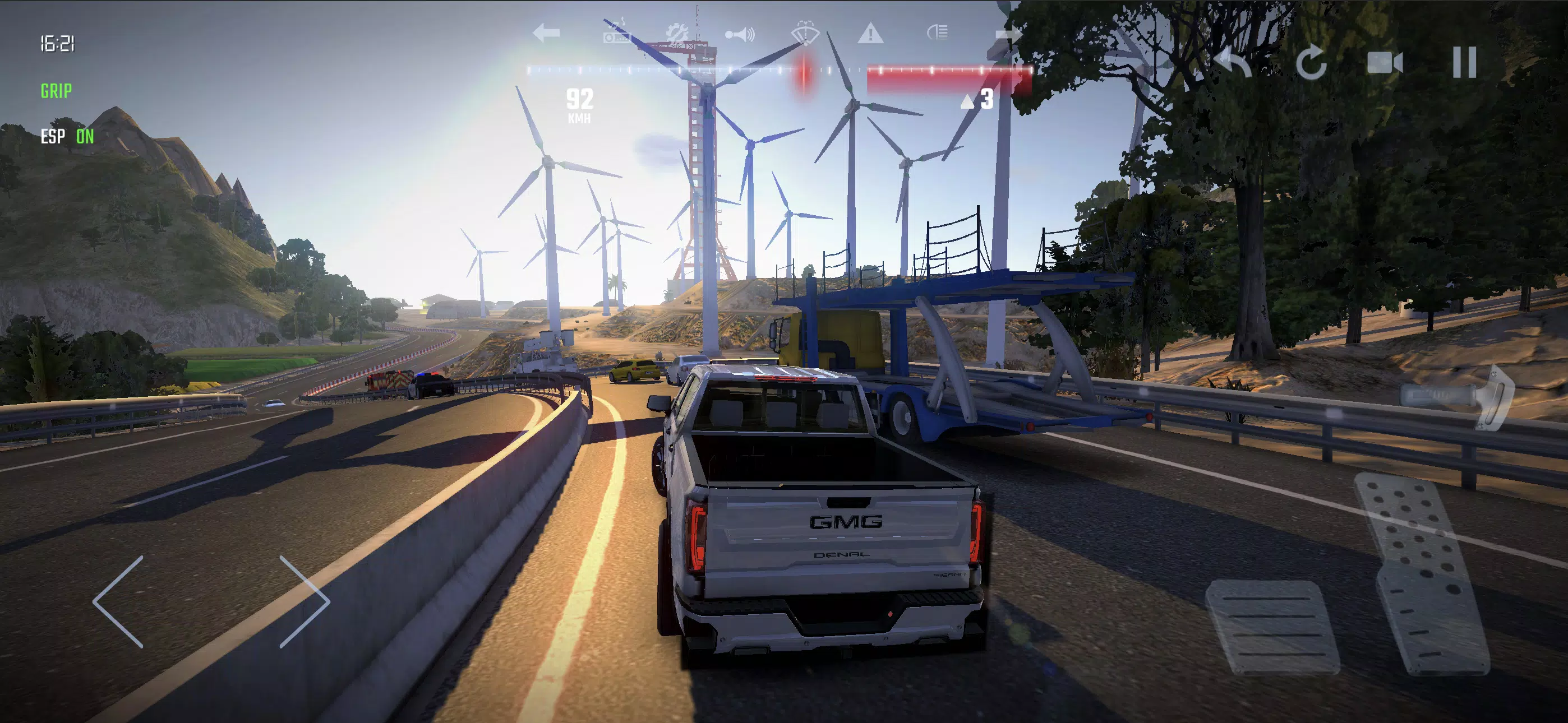
Task: Open the radio music player
Action: pos(616,33)
